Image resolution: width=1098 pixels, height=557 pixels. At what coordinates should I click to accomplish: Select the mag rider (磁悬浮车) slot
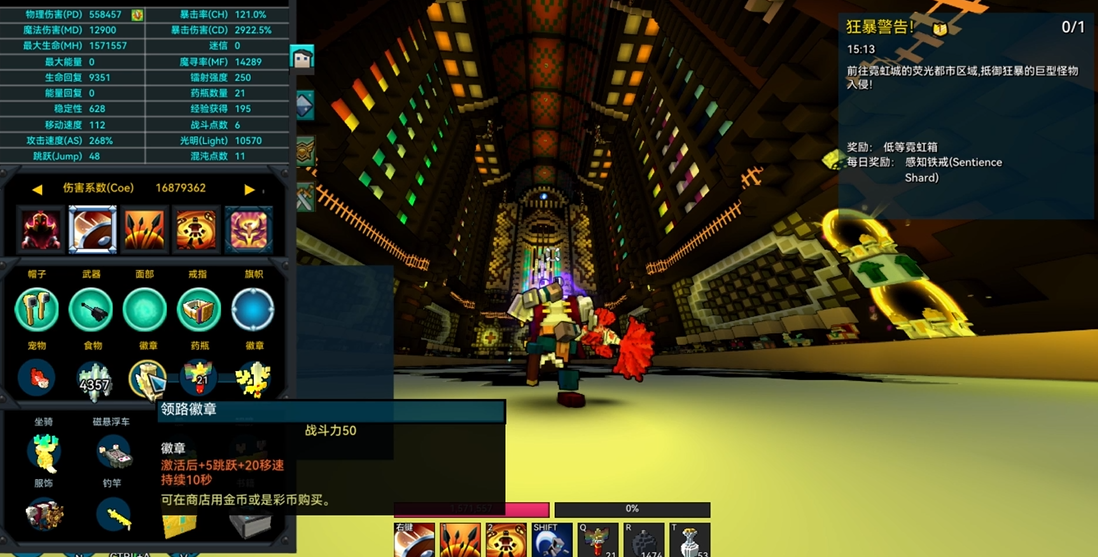coord(115,452)
